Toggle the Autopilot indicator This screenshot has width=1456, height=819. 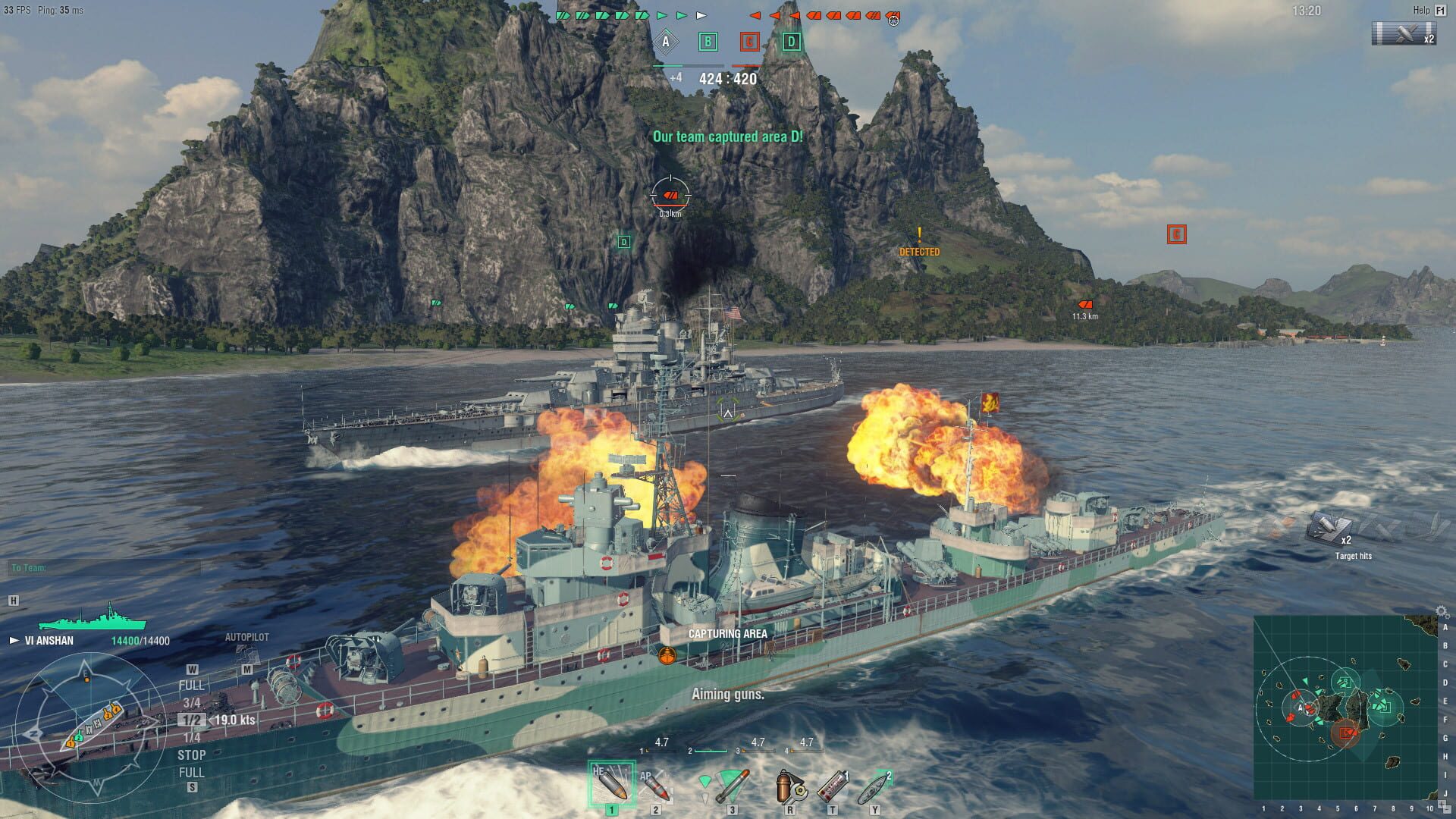[x=247, y=638]
